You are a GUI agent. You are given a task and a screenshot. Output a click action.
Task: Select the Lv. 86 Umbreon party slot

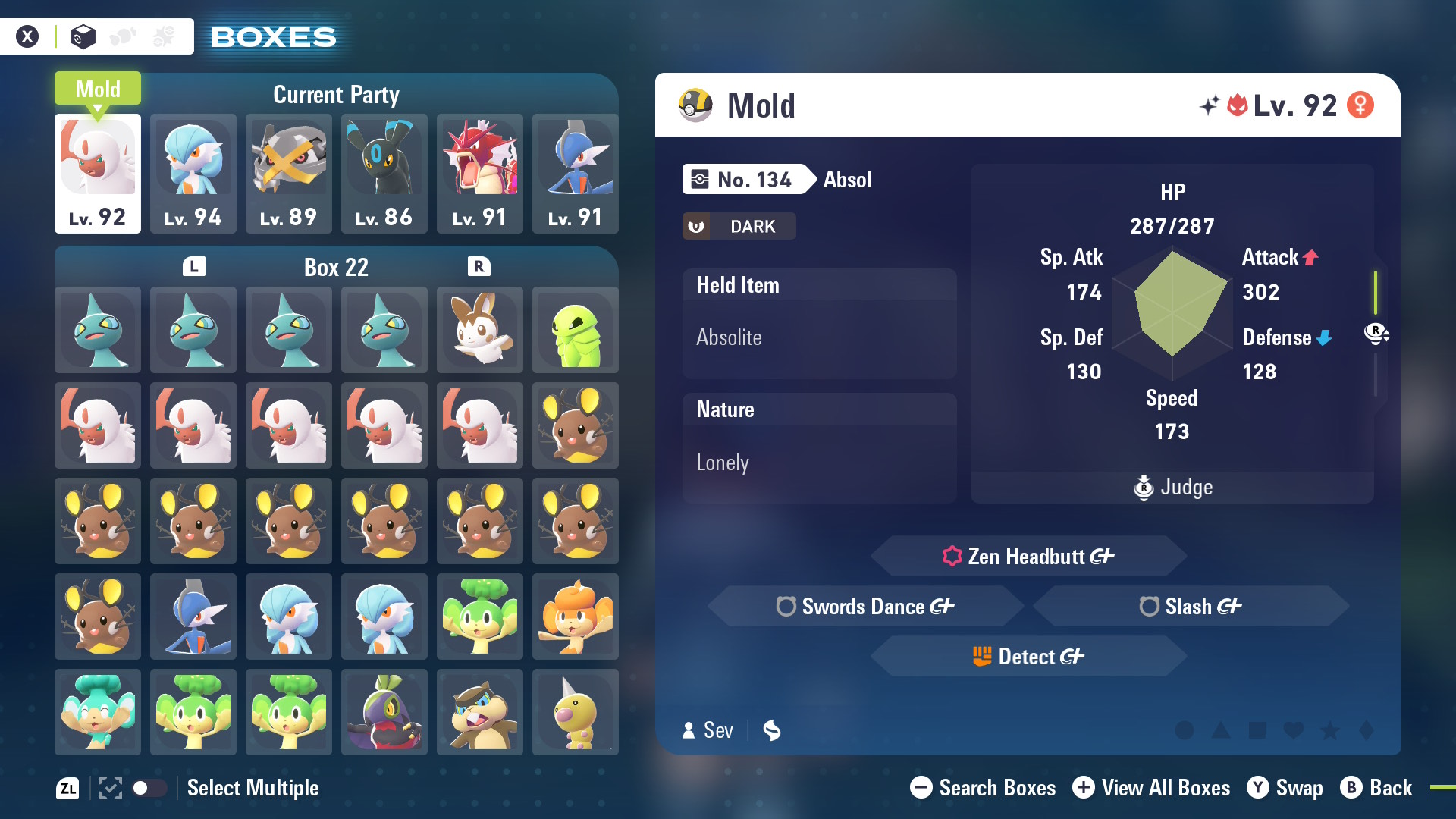click(x=384, y=173)
